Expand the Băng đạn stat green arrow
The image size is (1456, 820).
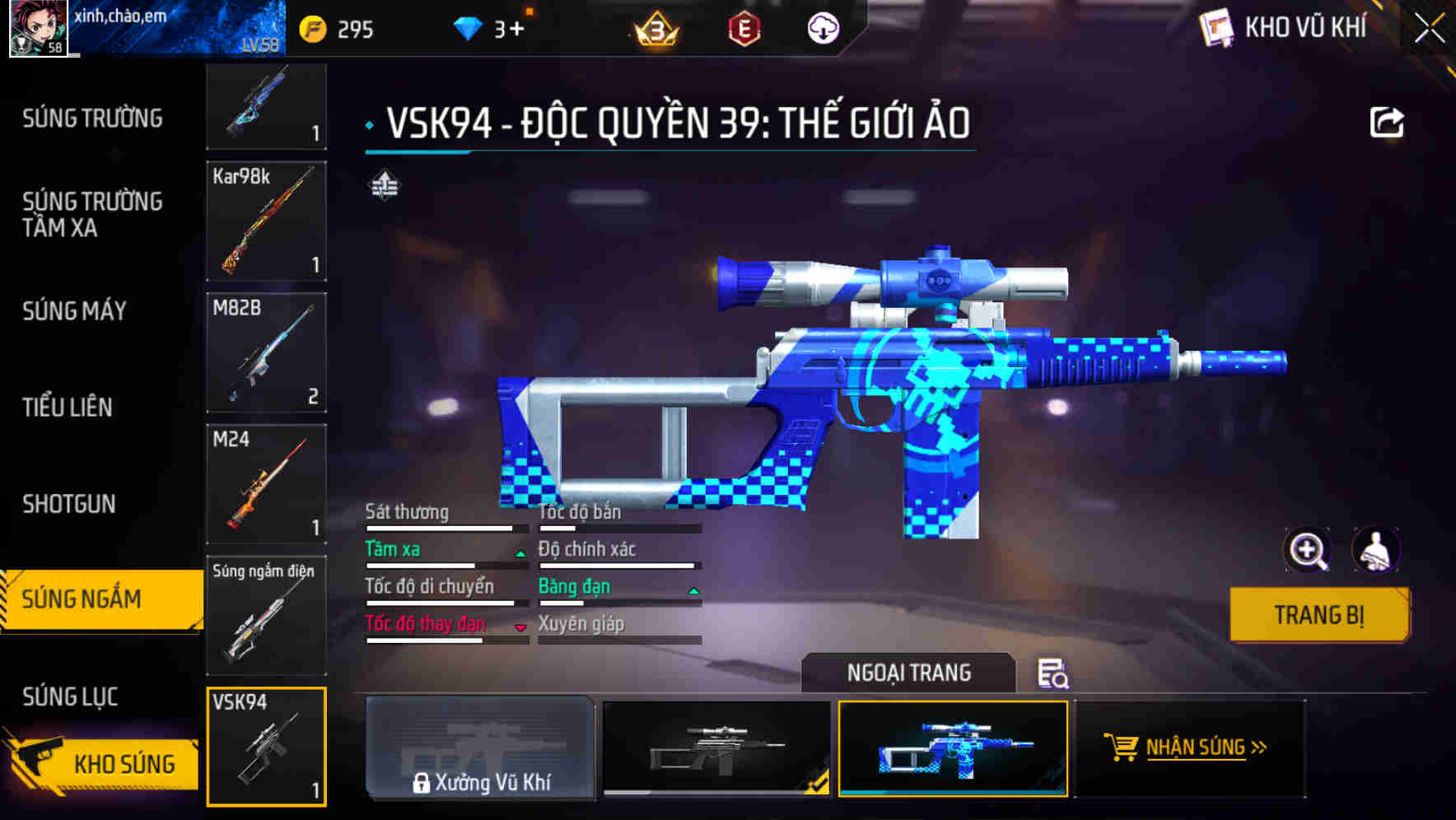pyautogui.click(x=693, y=591)
